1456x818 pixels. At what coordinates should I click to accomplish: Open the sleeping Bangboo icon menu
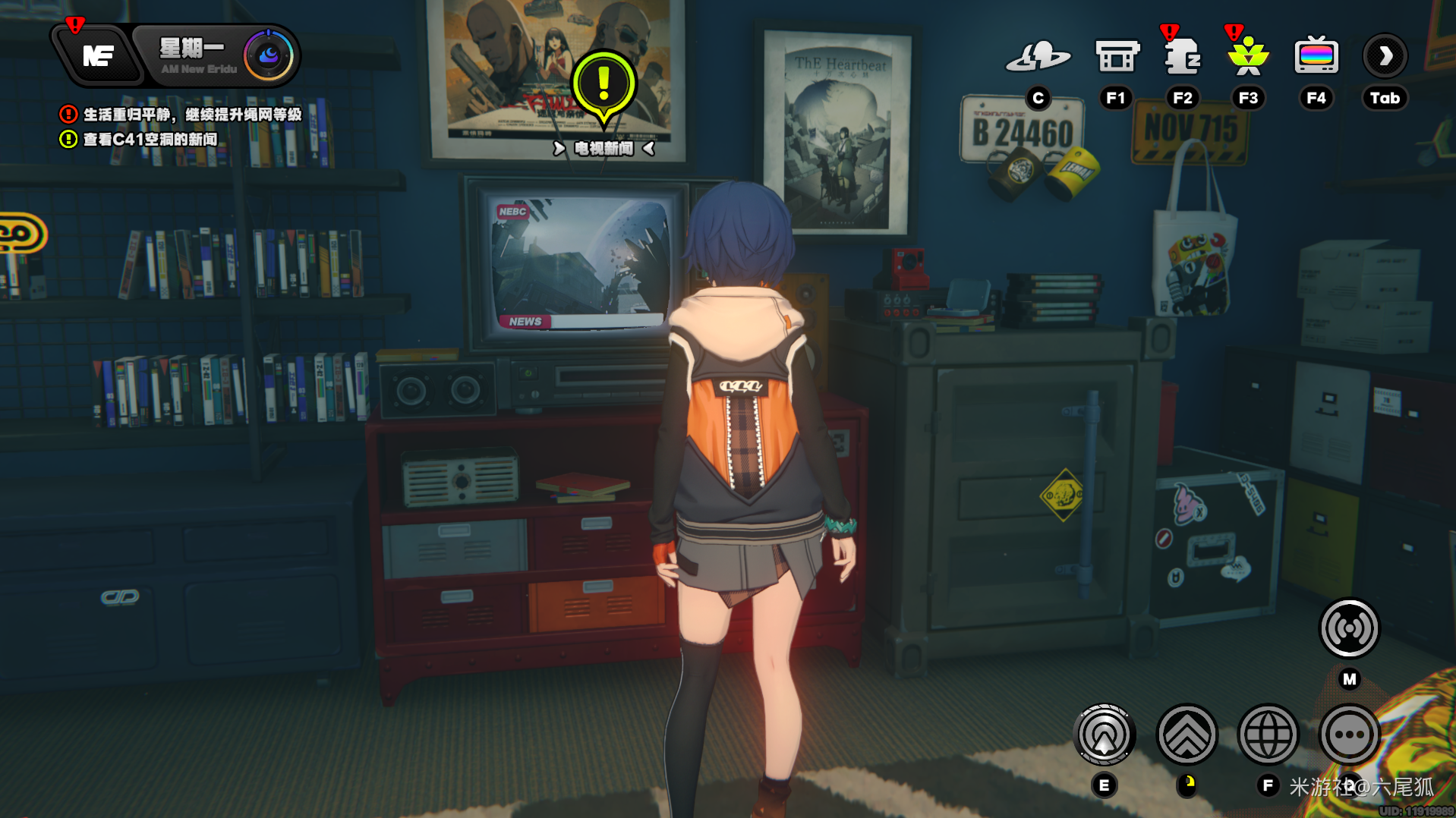(x=1182, y=57)
